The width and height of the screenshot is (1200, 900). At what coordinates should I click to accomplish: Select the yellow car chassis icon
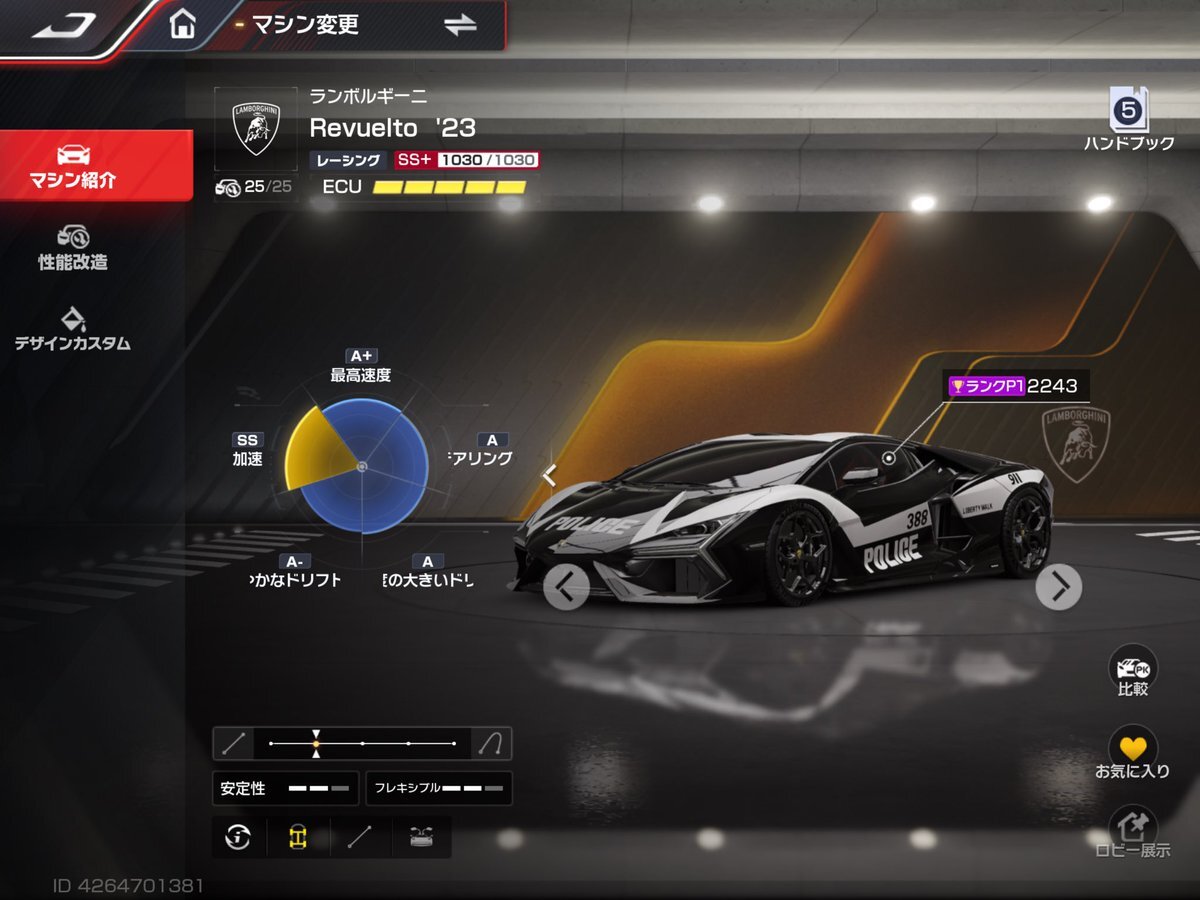pos(297,837)
